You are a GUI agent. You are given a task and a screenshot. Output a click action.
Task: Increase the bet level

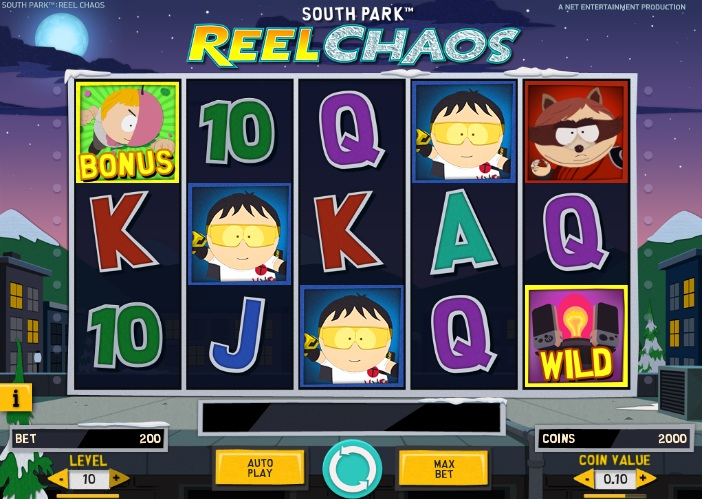point(118,479)
